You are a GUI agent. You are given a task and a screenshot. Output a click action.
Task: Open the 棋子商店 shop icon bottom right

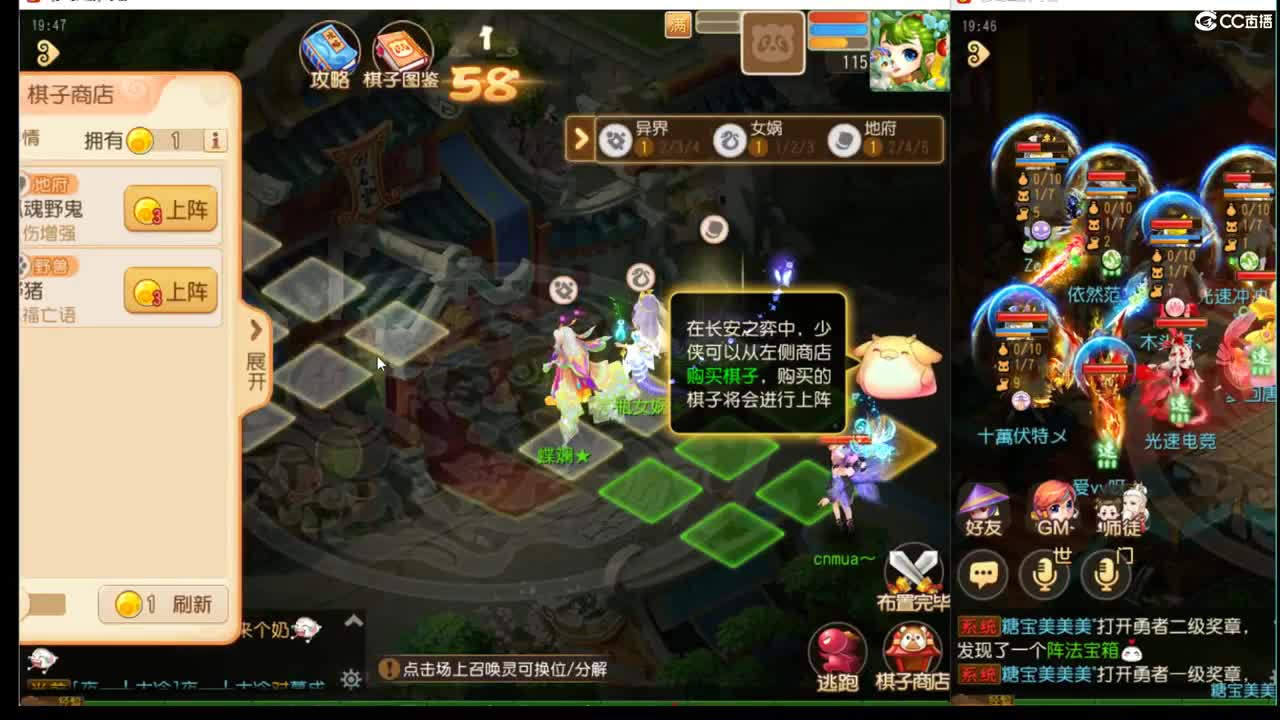[x=913, y=648]
